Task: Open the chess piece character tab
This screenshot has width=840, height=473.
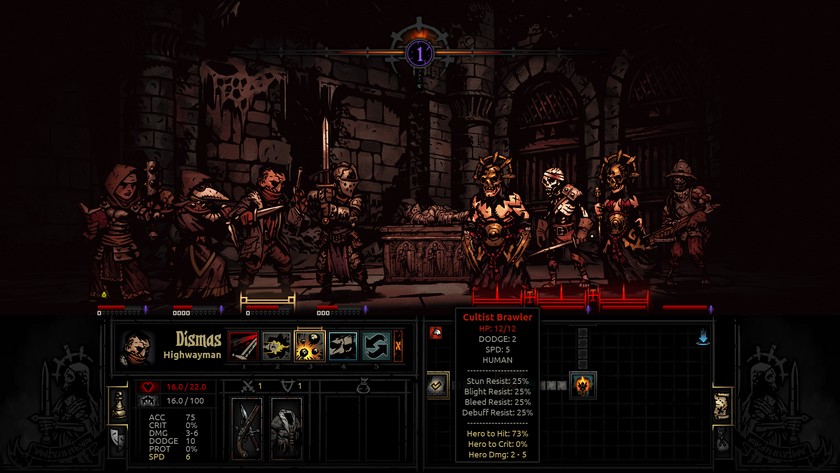Action: tap(120, 403)
